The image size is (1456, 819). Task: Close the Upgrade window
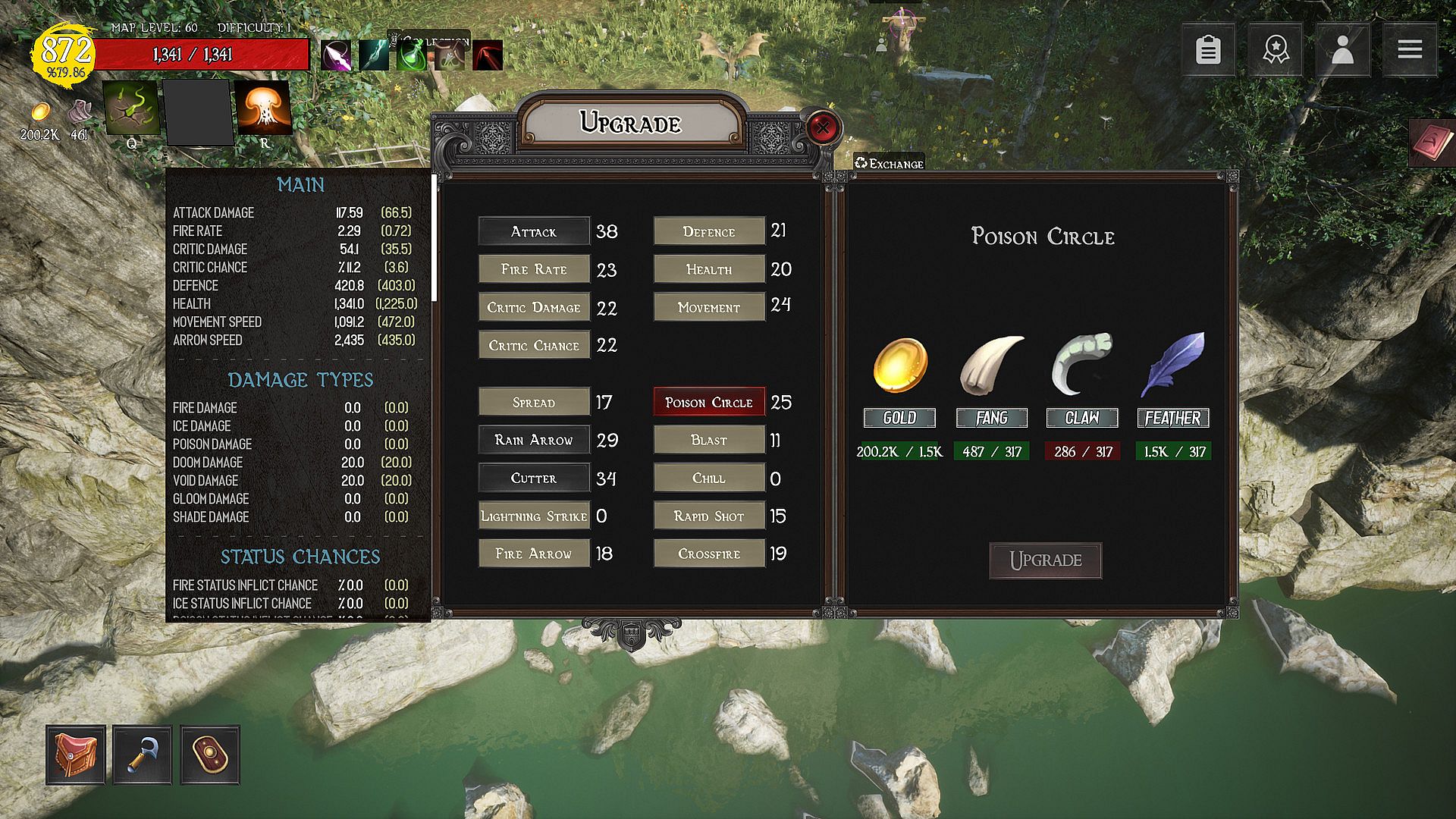click(x=822, y=127)
